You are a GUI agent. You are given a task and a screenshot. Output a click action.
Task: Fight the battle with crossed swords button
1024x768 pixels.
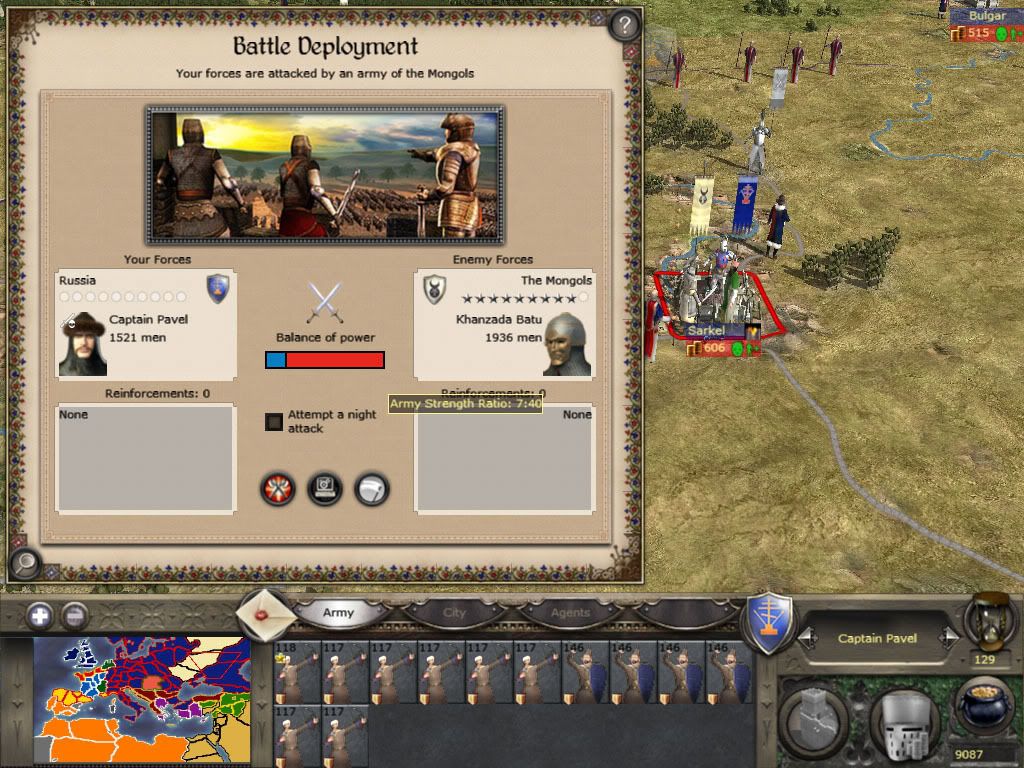click(278, 489)
